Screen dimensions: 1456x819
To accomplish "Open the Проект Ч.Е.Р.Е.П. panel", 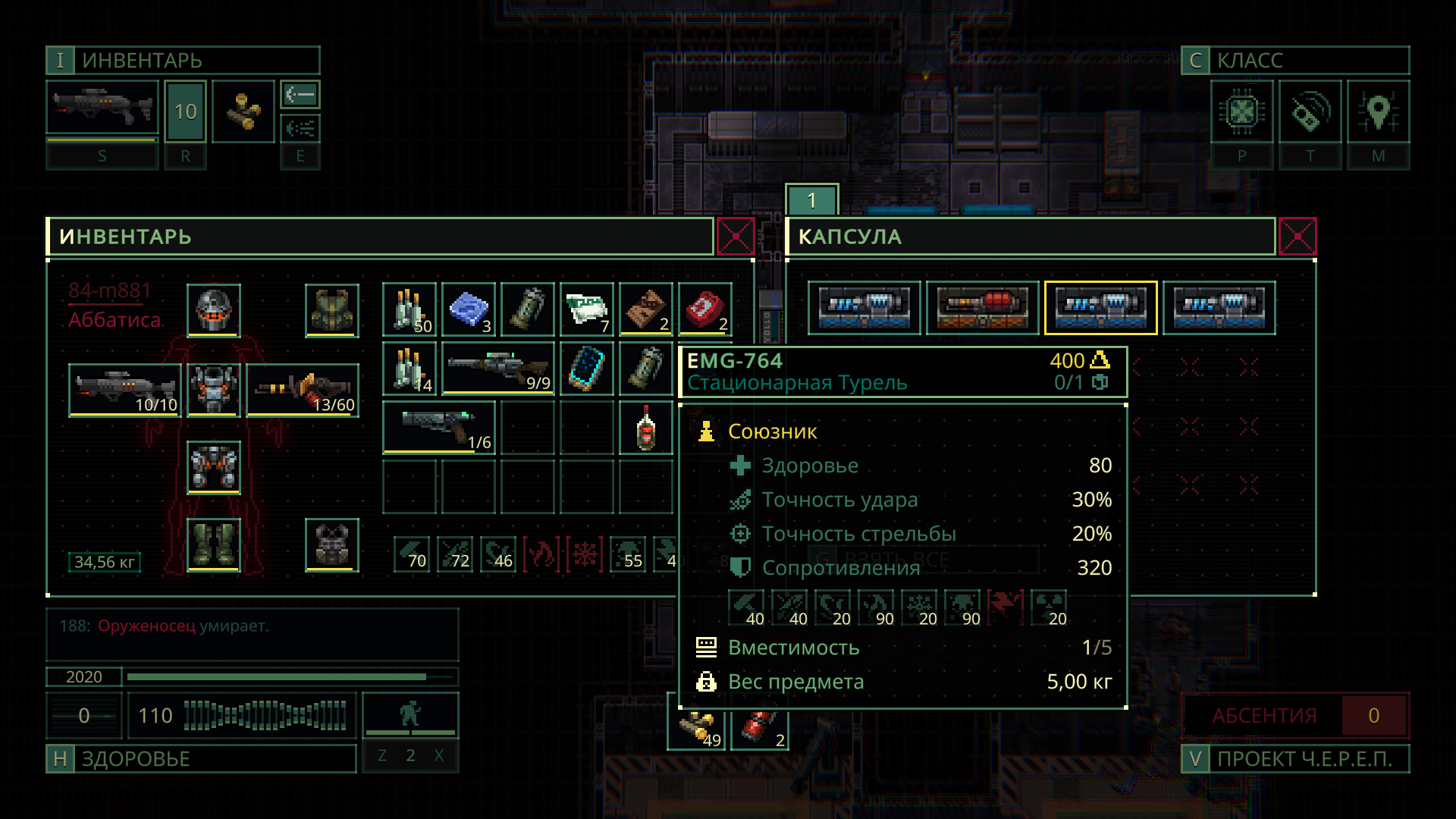I will (x=1294, y=759).
